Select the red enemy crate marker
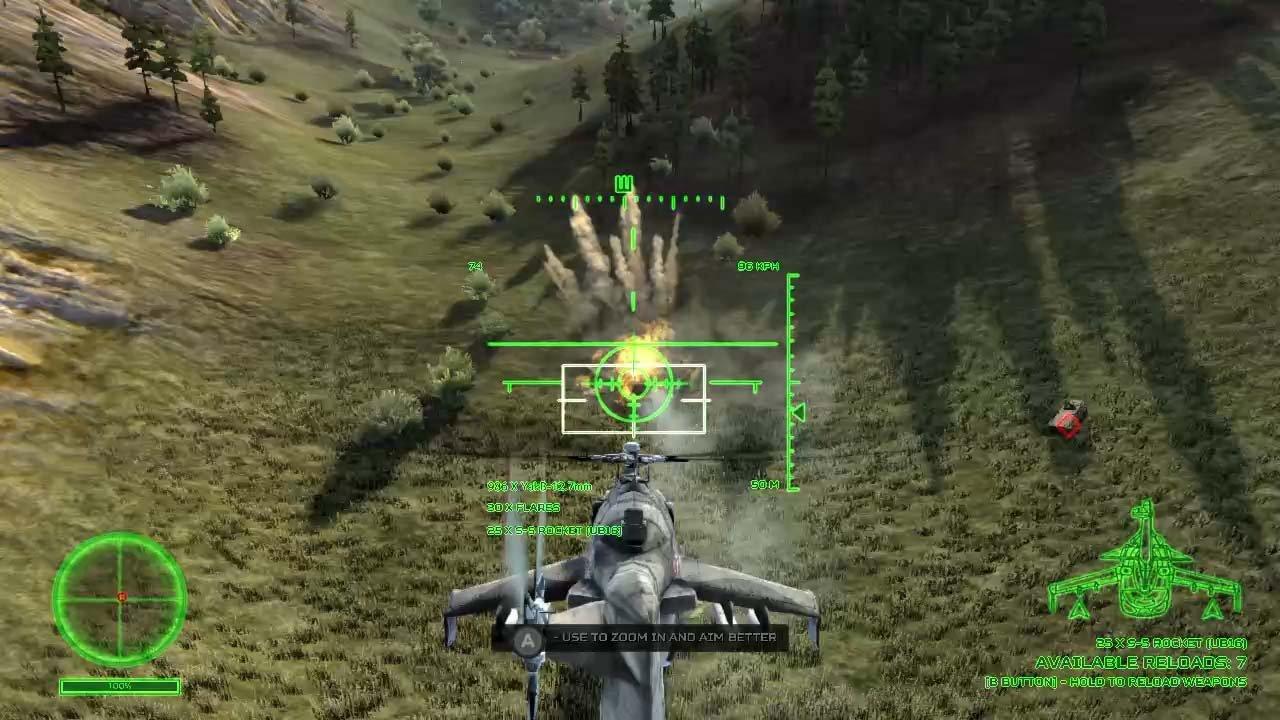The image size is (1280, 720). click(x=1066, y=424)
